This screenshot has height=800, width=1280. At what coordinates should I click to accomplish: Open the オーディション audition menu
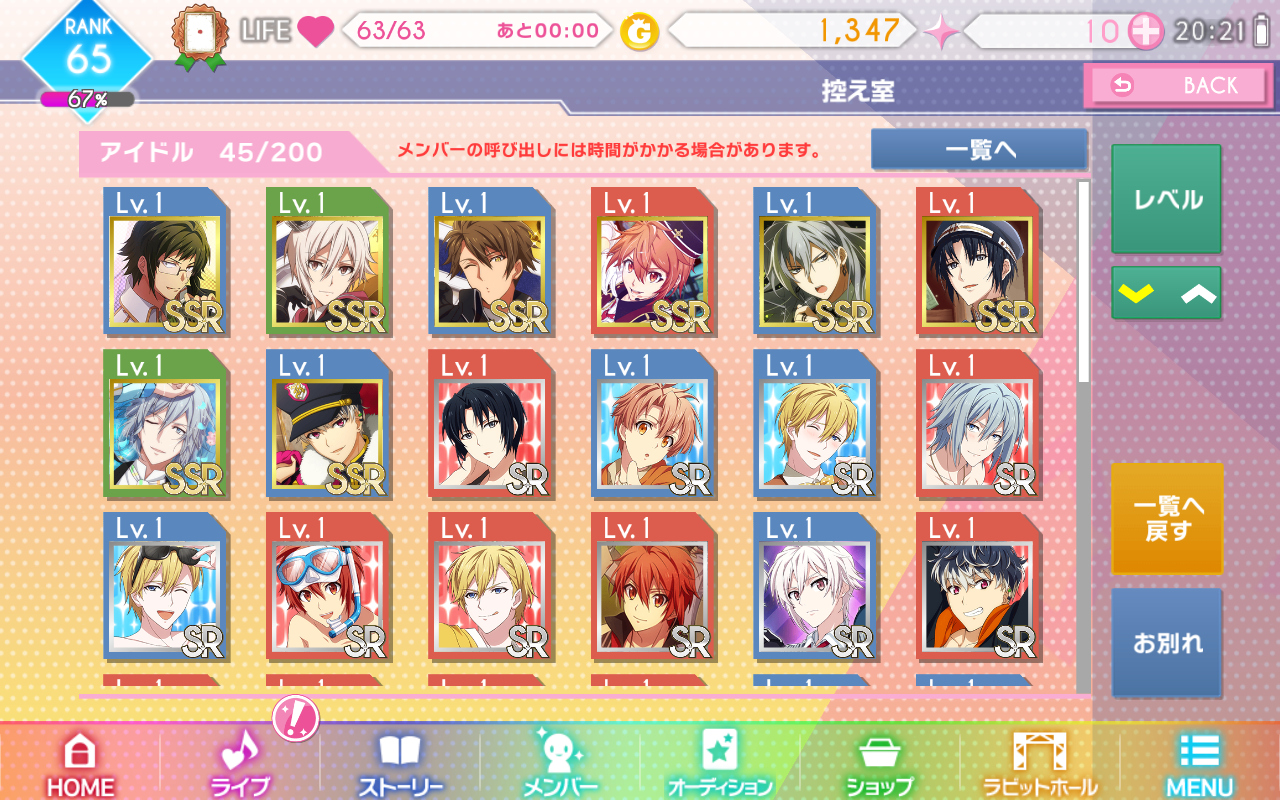coord(720,764)
